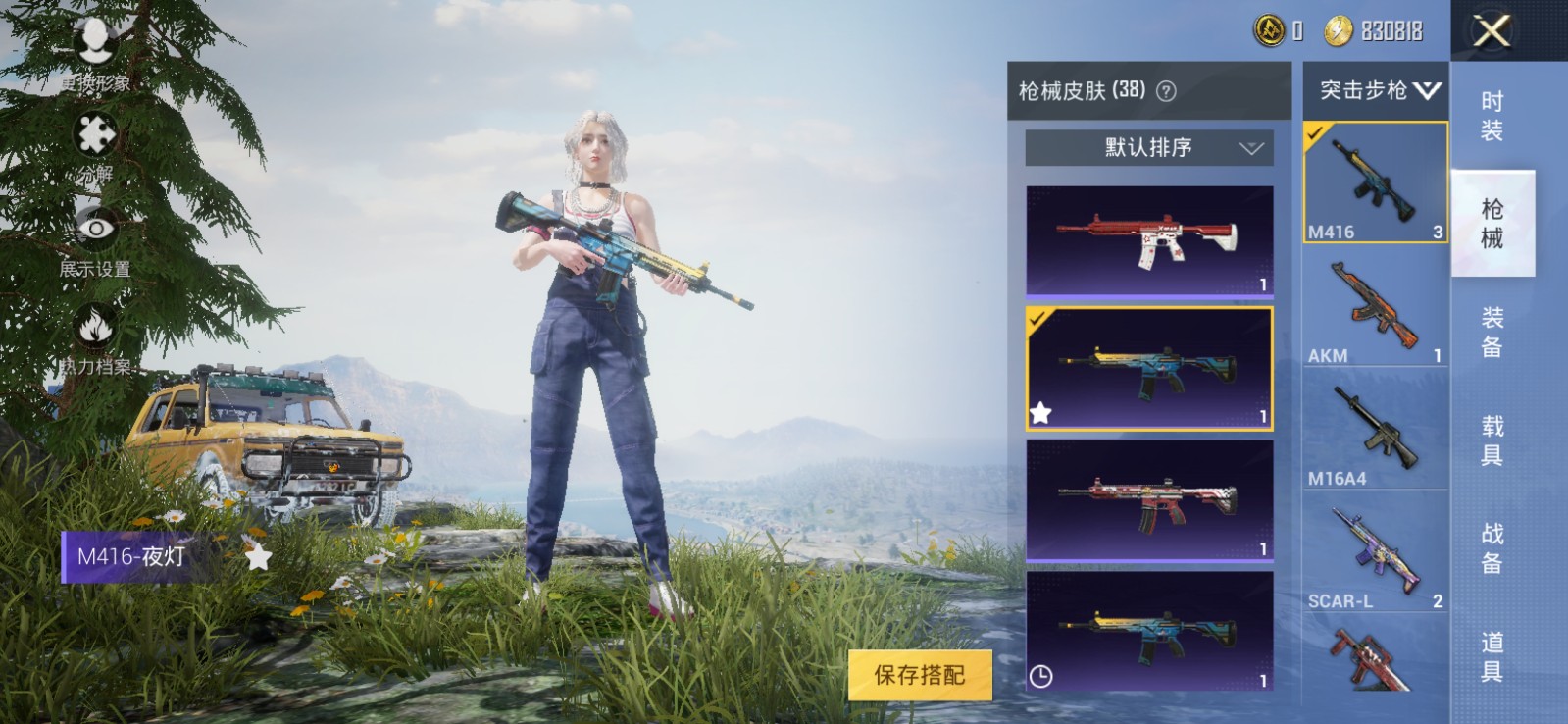Expand the 默认排序 sorting dropdown
This screenshot has height=724, width=1568.
pos(1147,149)
